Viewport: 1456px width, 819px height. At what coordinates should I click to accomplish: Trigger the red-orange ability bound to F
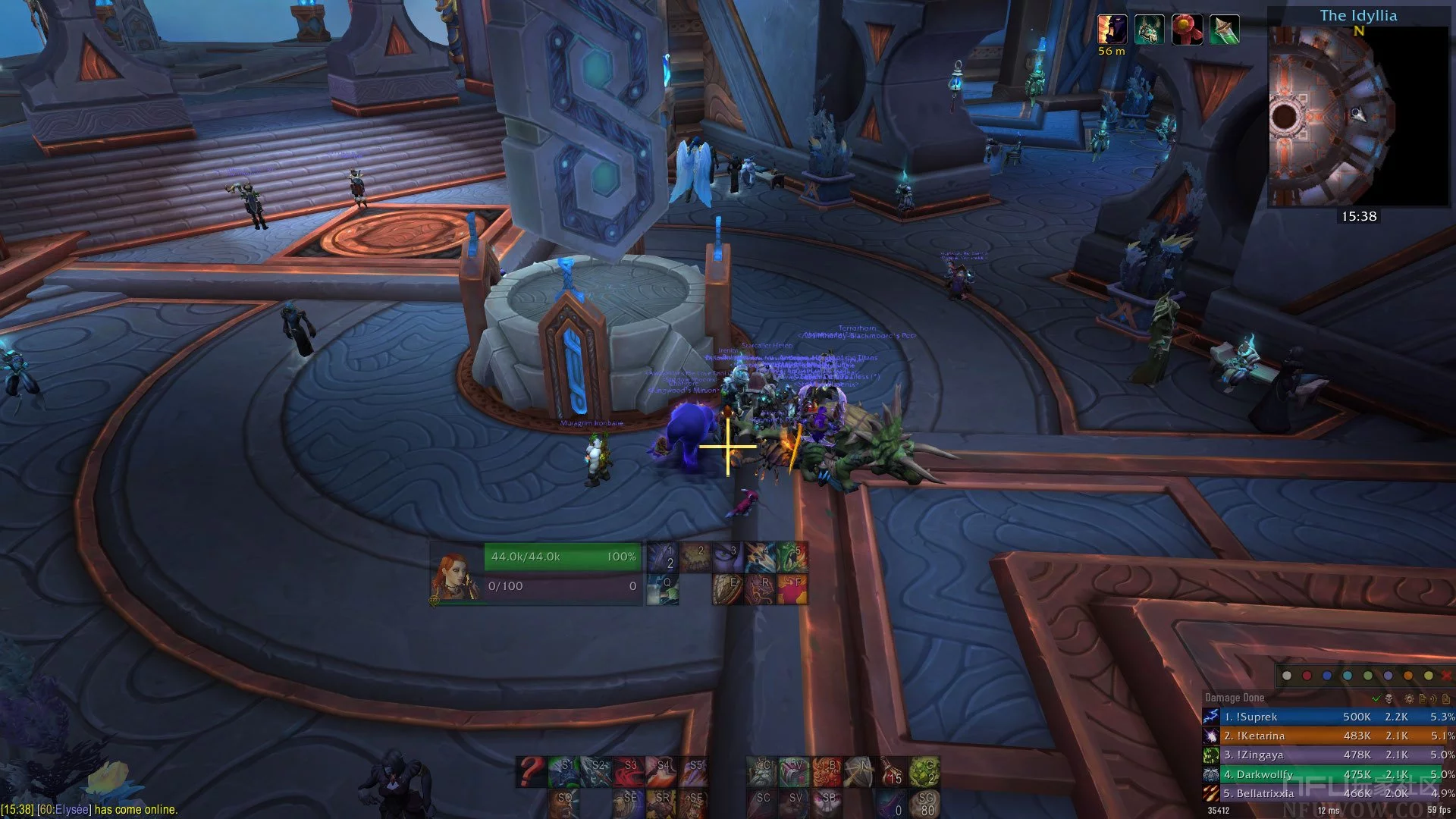coord(792,589)
